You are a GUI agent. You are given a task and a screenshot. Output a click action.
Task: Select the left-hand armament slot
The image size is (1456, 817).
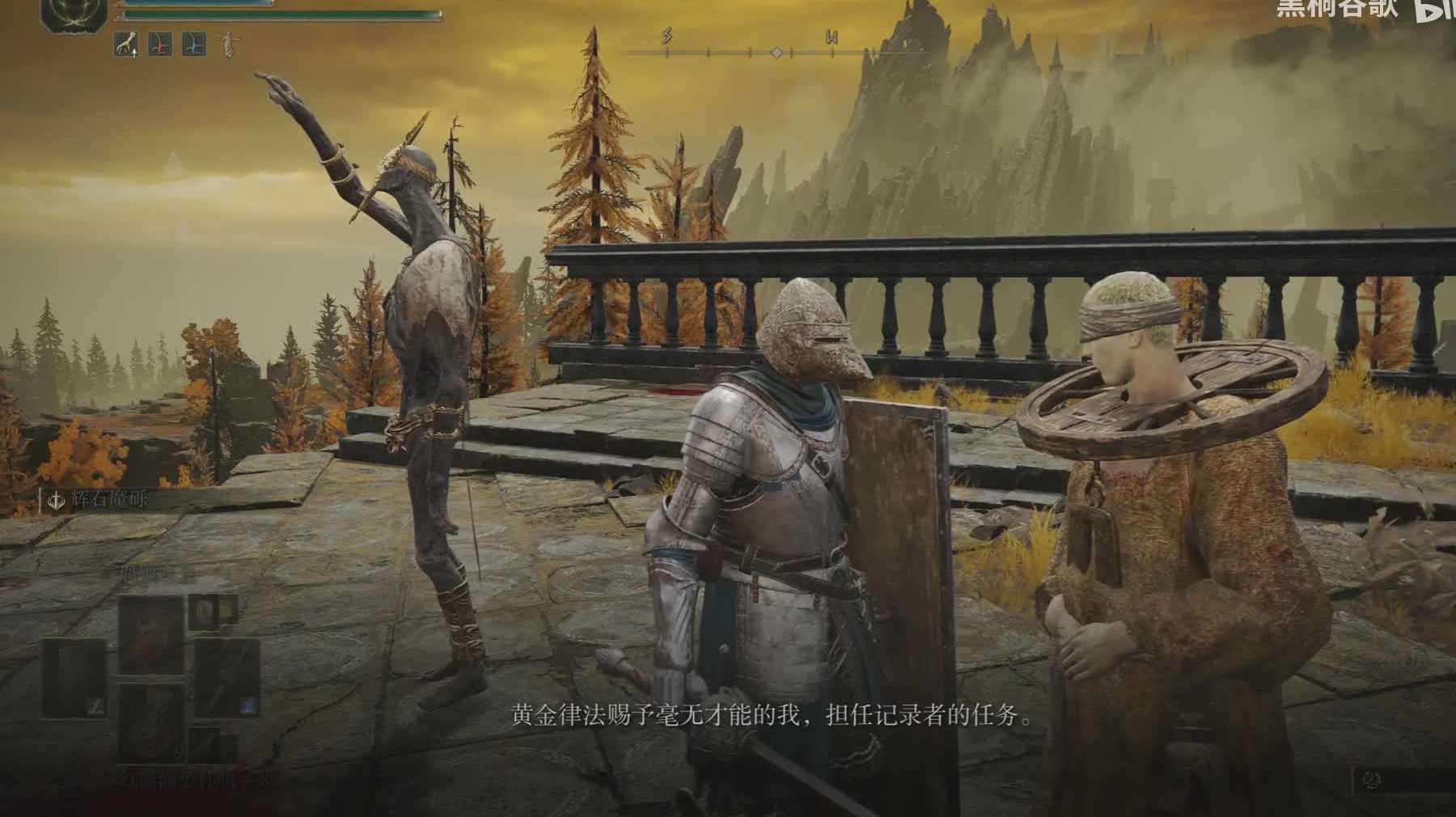click(x=74, y=677)
